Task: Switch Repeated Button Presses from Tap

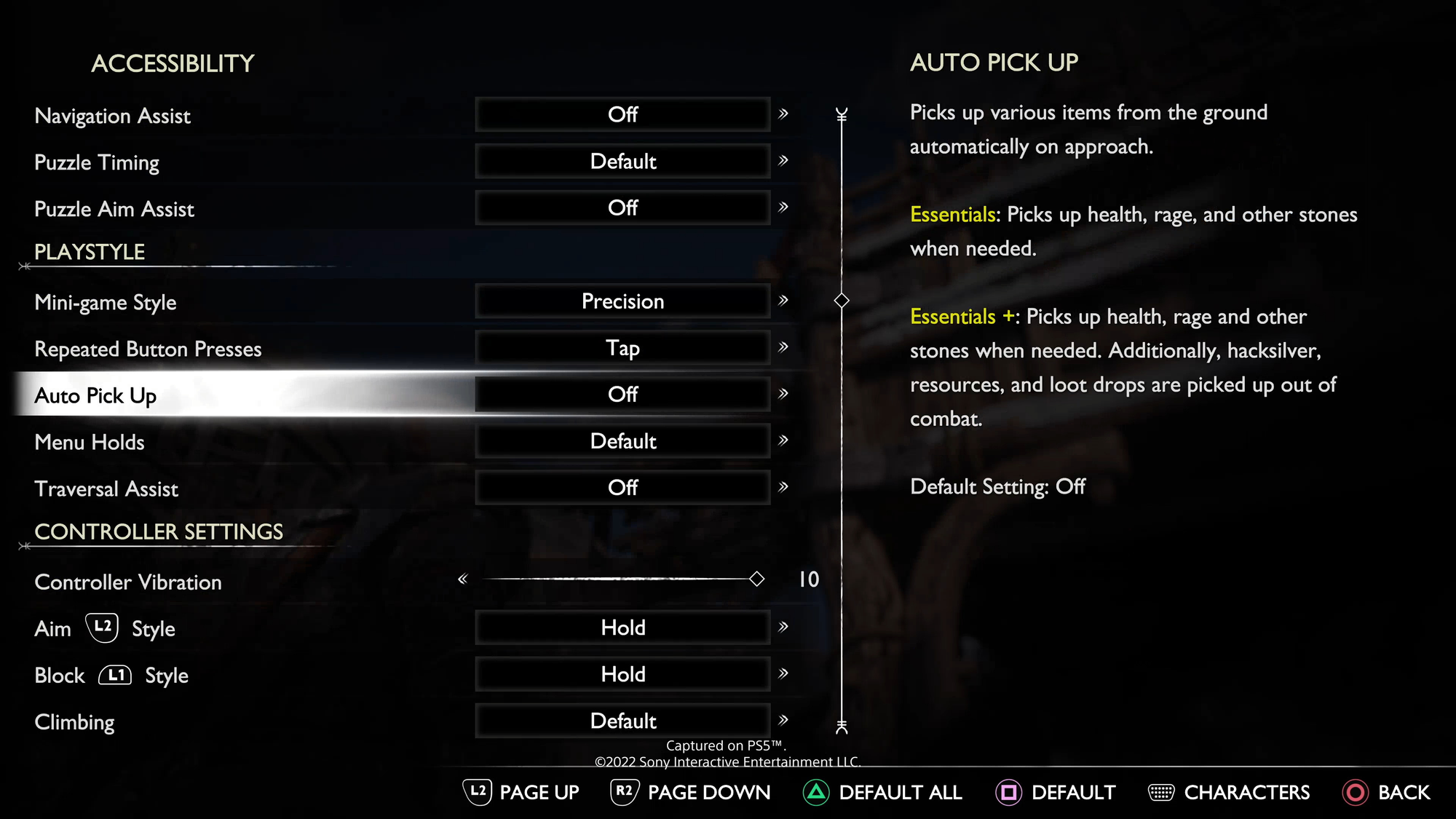Action: pos(622,348)
